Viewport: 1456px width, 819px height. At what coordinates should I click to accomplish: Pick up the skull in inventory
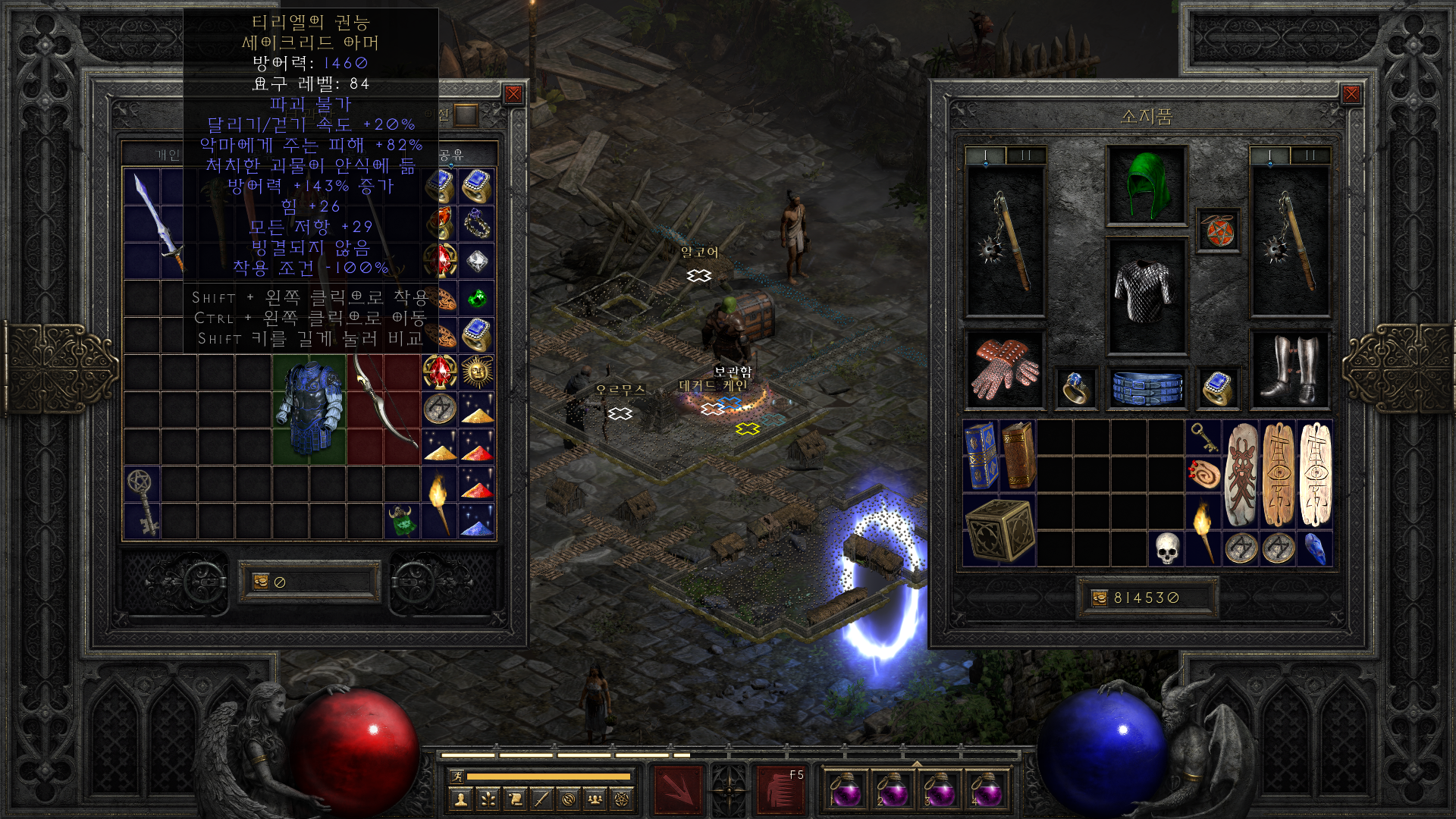(1167, 548)
